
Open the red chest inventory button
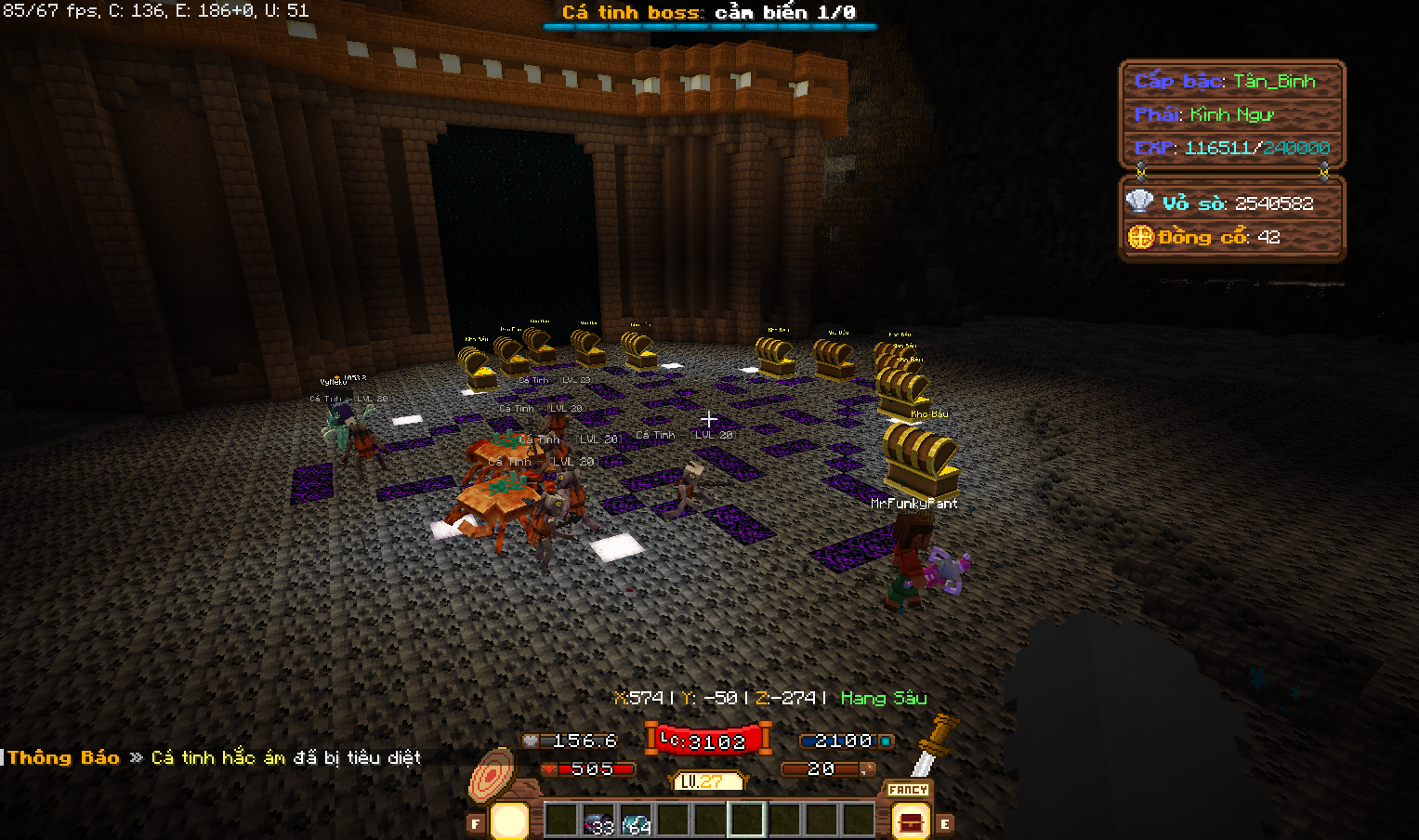coord(909,822)
